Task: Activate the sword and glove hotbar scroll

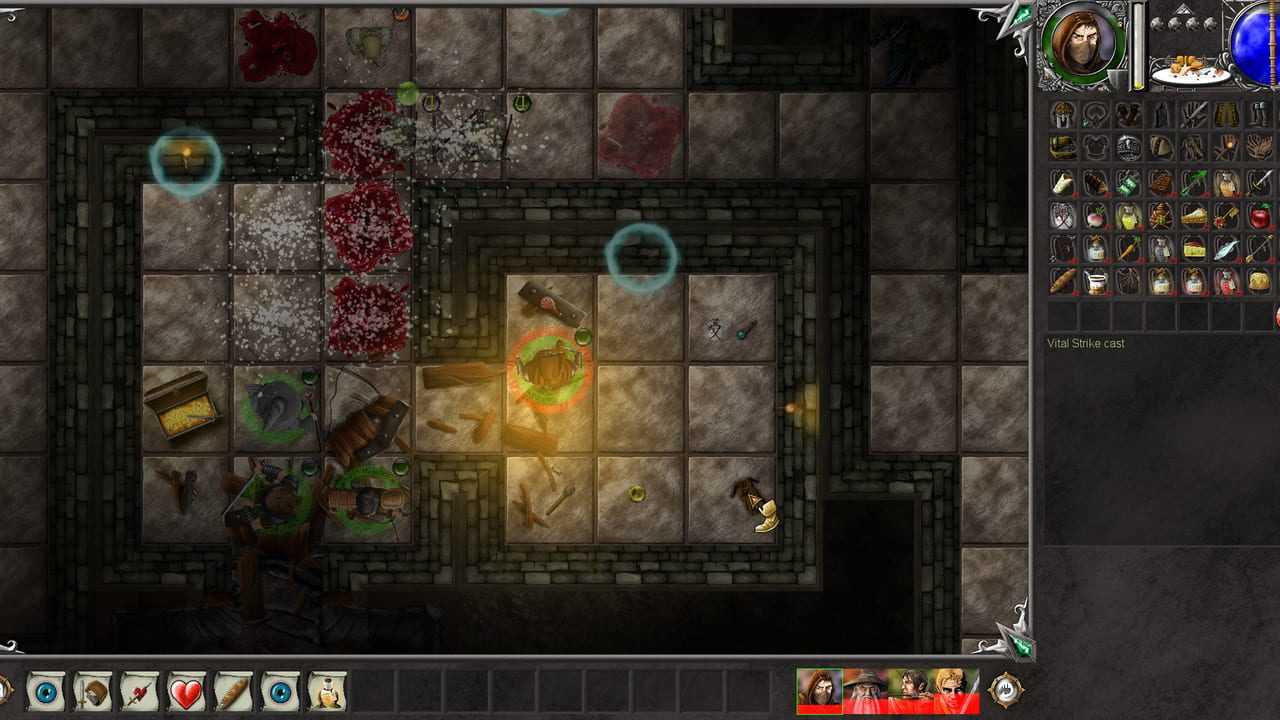Action: point(93,691)
